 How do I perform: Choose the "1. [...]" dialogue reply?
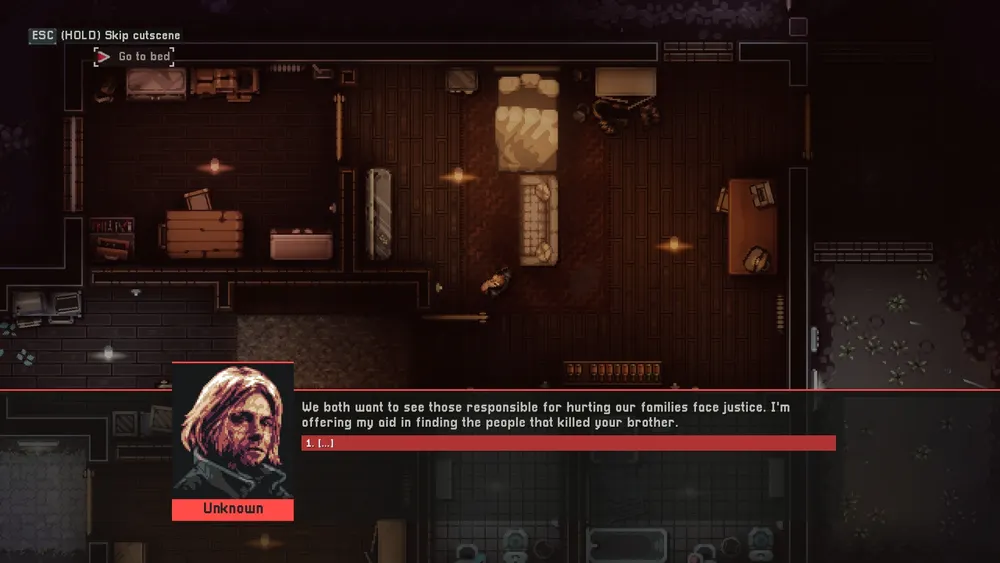pyautogui.click(x=568, y=443)
